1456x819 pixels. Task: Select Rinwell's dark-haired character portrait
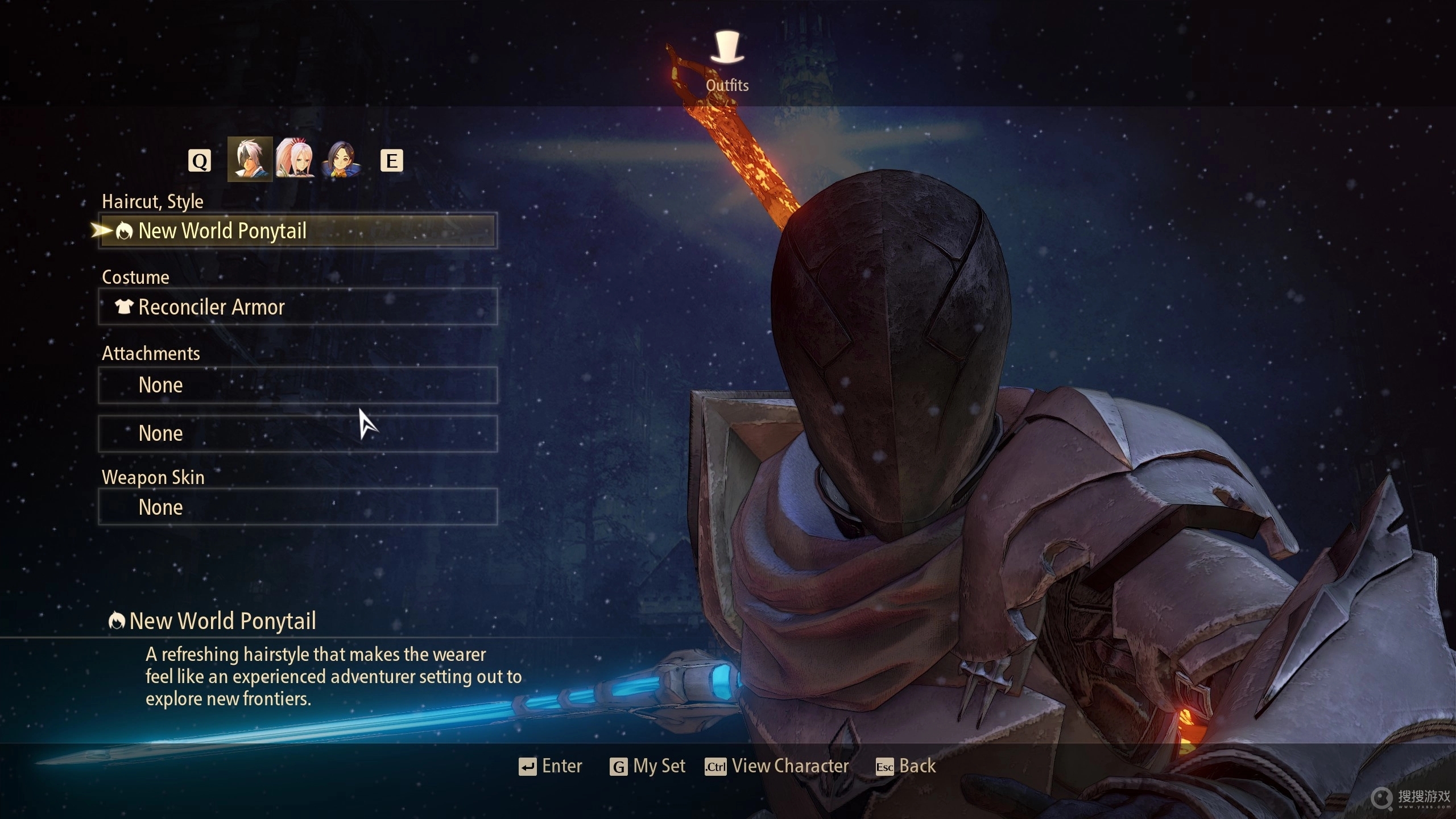[x=341, y=159]
